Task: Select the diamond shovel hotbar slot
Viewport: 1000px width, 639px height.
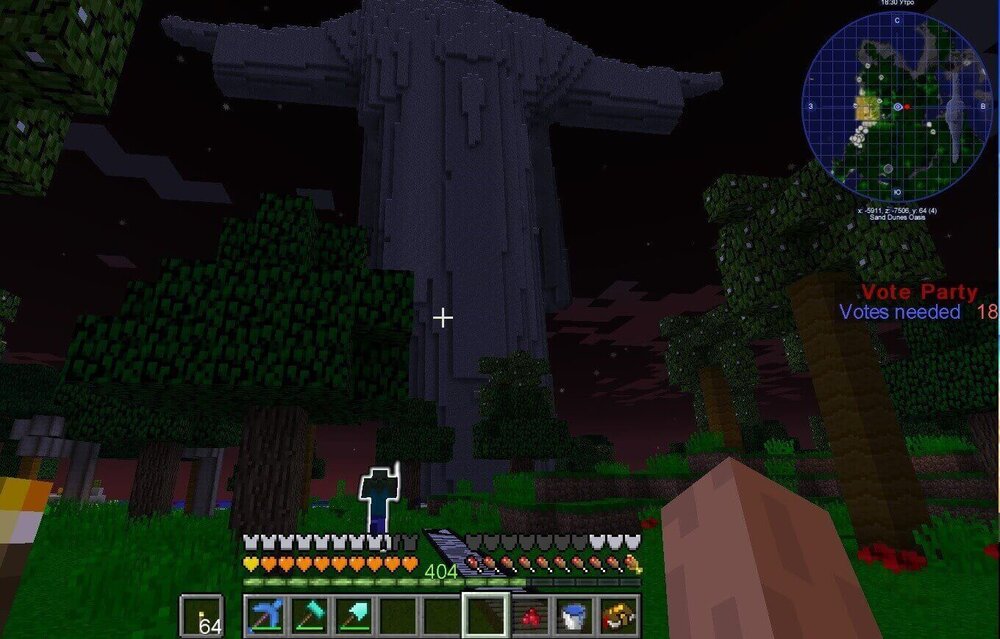Action: [x=352, y=614]
